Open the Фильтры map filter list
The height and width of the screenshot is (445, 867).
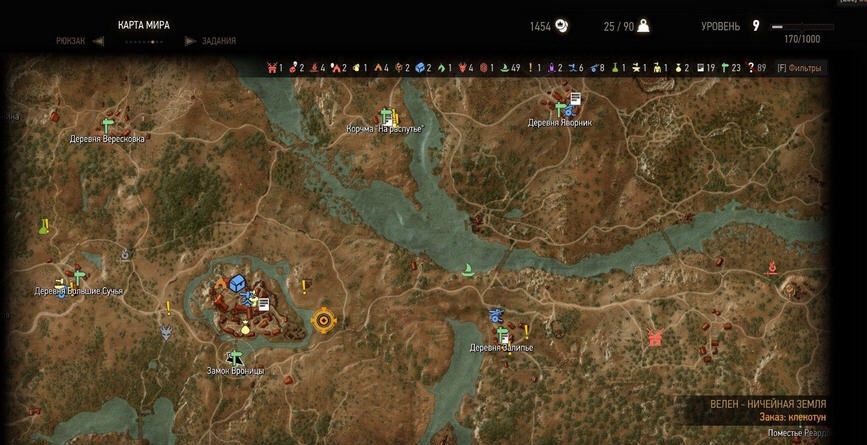pyautogui.click(x=799, y=68)
